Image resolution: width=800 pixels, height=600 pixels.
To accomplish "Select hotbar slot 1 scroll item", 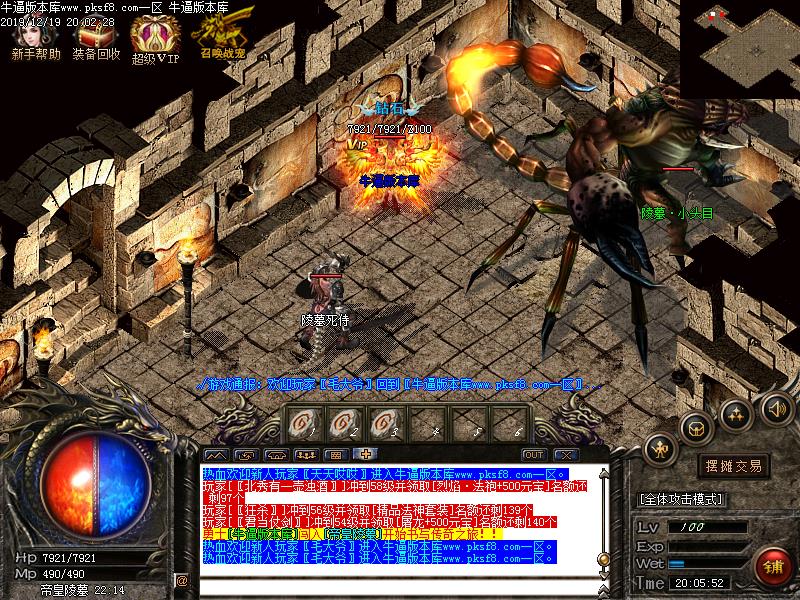I will 302,423.
